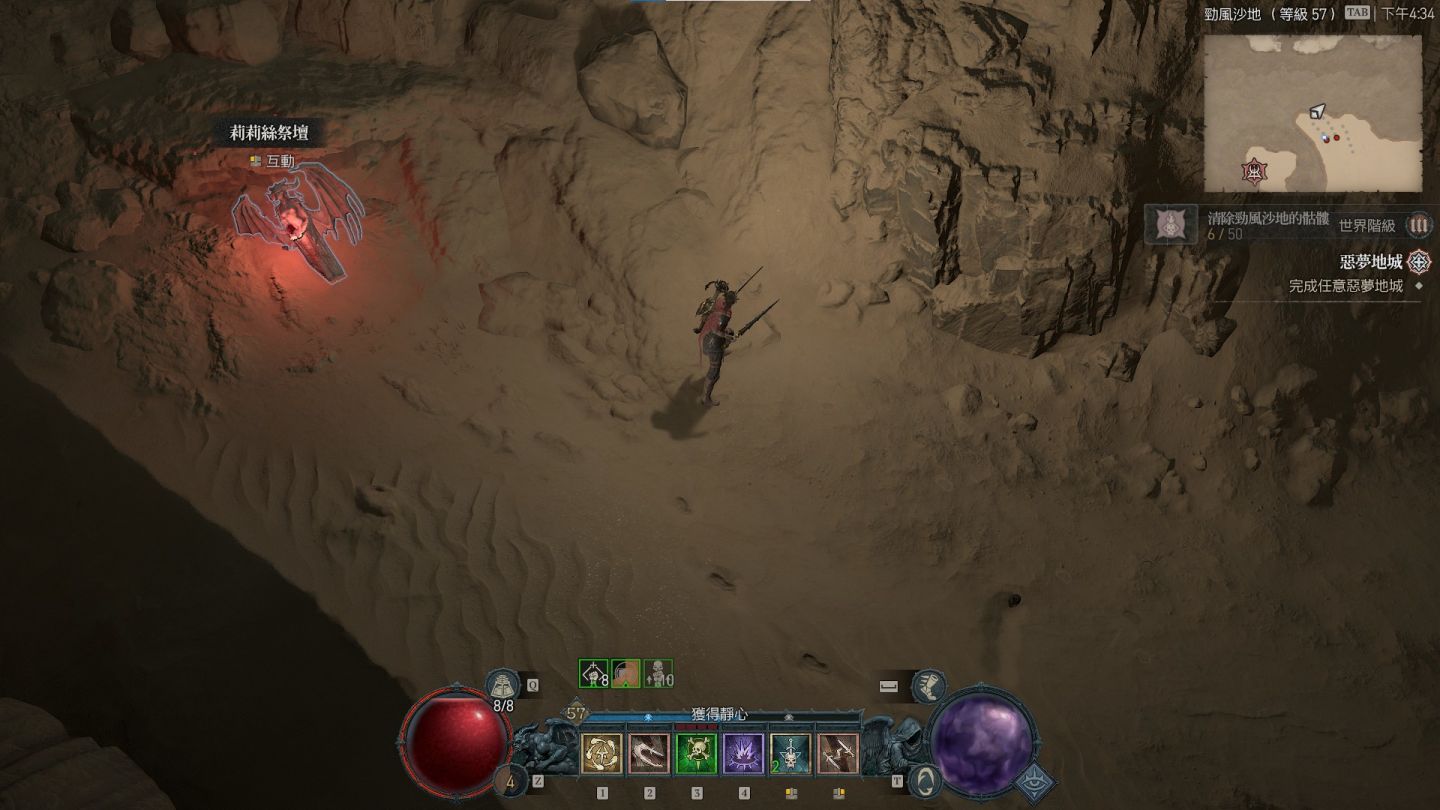Image resolution: width=1440 pixels, height=810 pixels.
Task: Use the curved slash skill in slot 2
Action: click(x=649, y=753)
